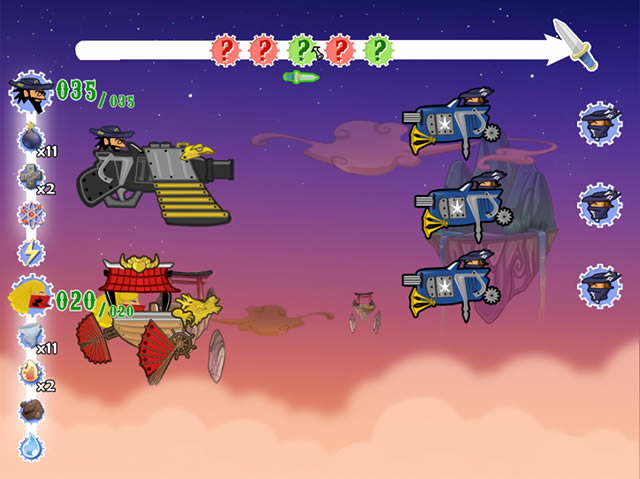
Task: Choose the black bomb ammo
Action: (x=30, y=138)
